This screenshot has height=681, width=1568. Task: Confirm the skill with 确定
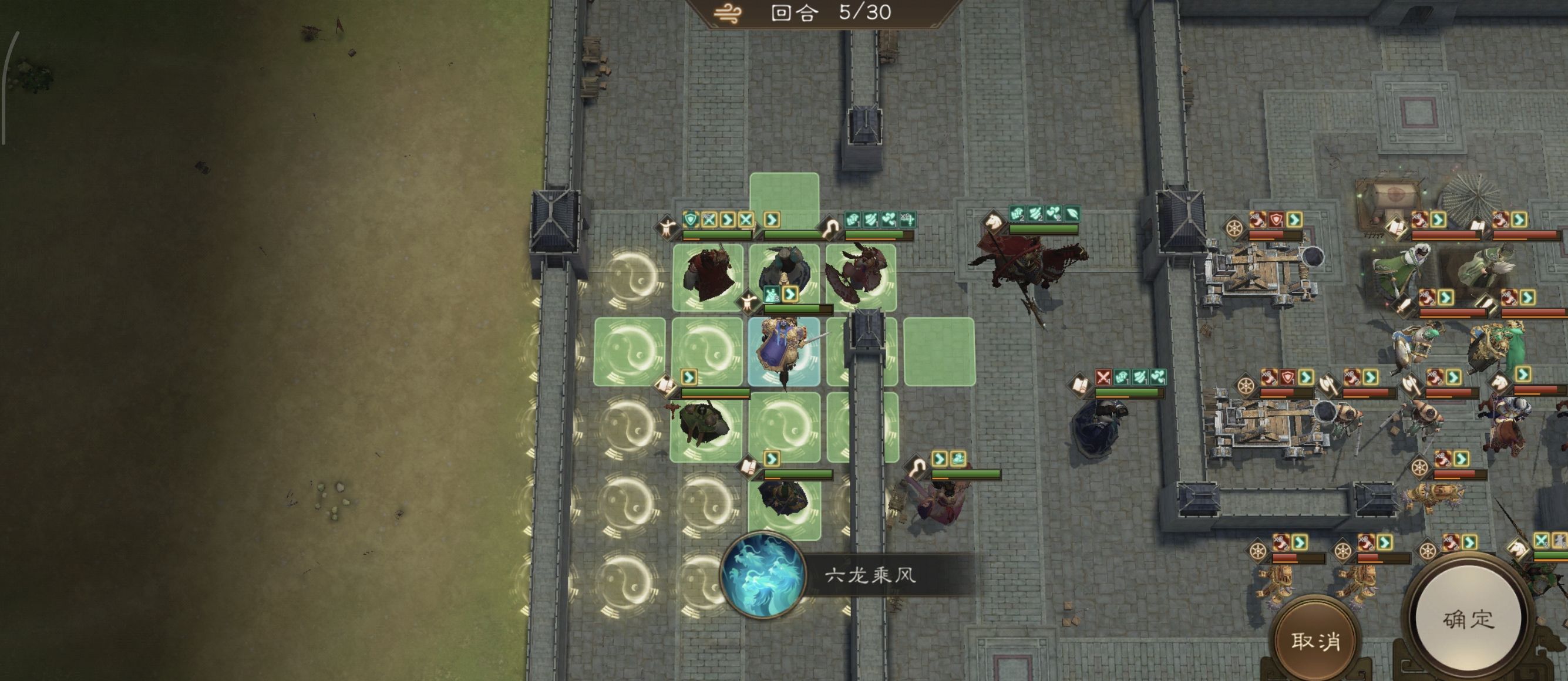click(x=1468, y=619)
